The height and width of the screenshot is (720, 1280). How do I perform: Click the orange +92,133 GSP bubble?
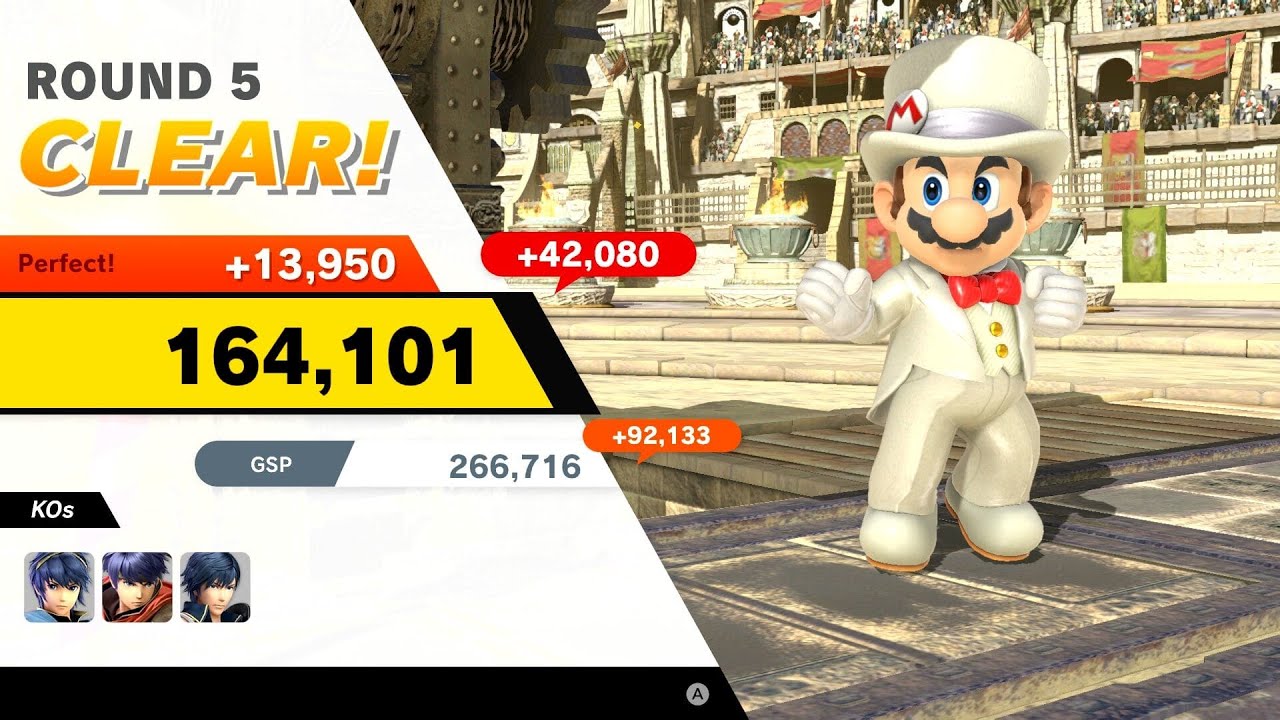click(663, 434)
